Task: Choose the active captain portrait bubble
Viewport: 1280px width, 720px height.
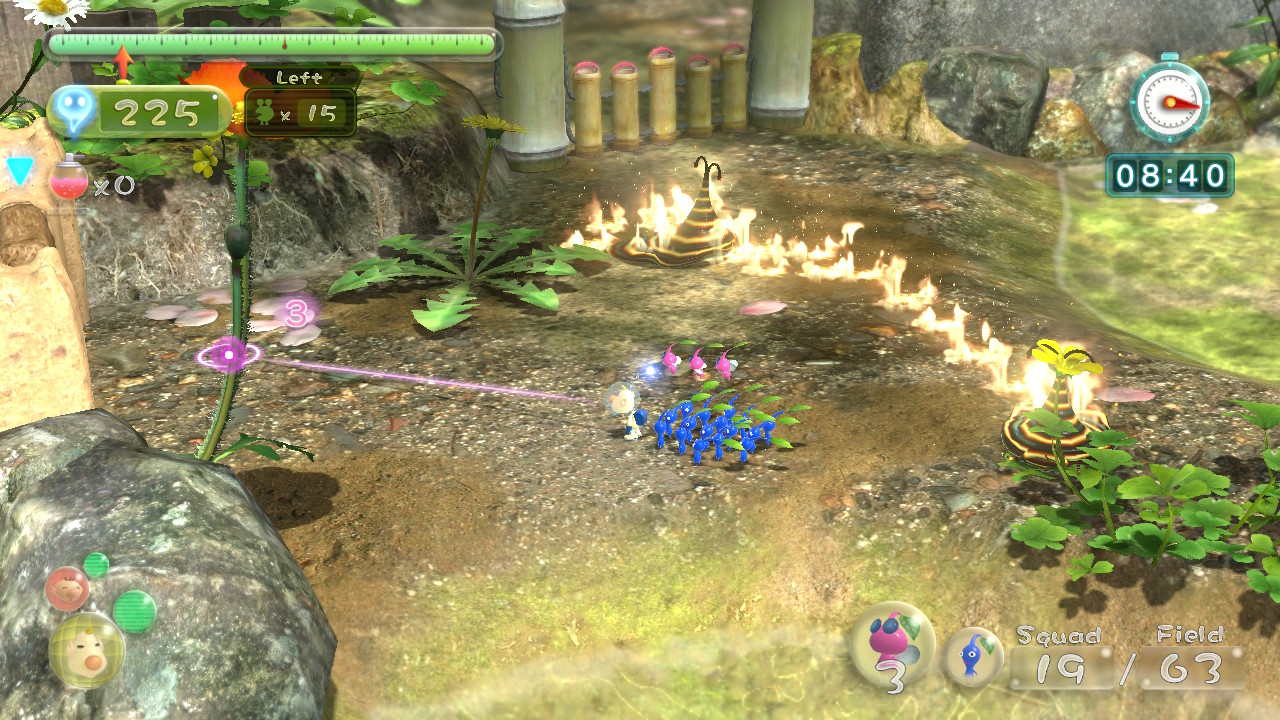Action: 87,650
